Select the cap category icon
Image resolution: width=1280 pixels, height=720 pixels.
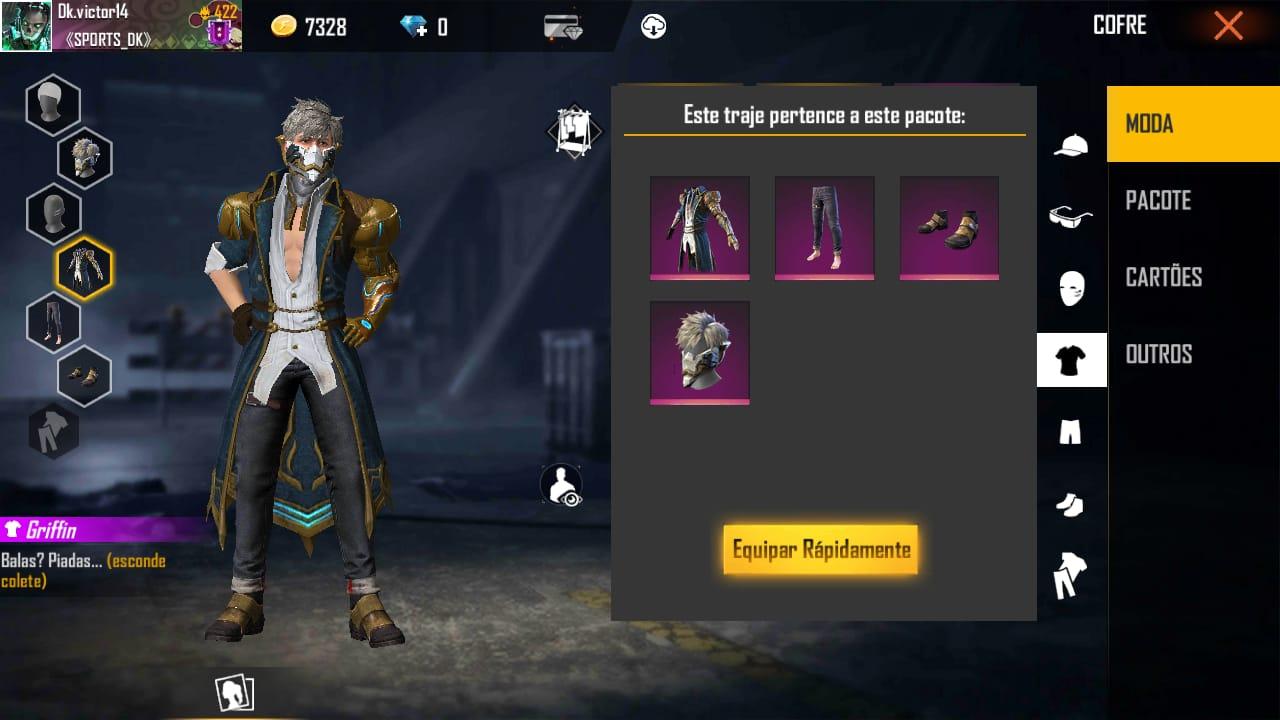coord(1071,144)
